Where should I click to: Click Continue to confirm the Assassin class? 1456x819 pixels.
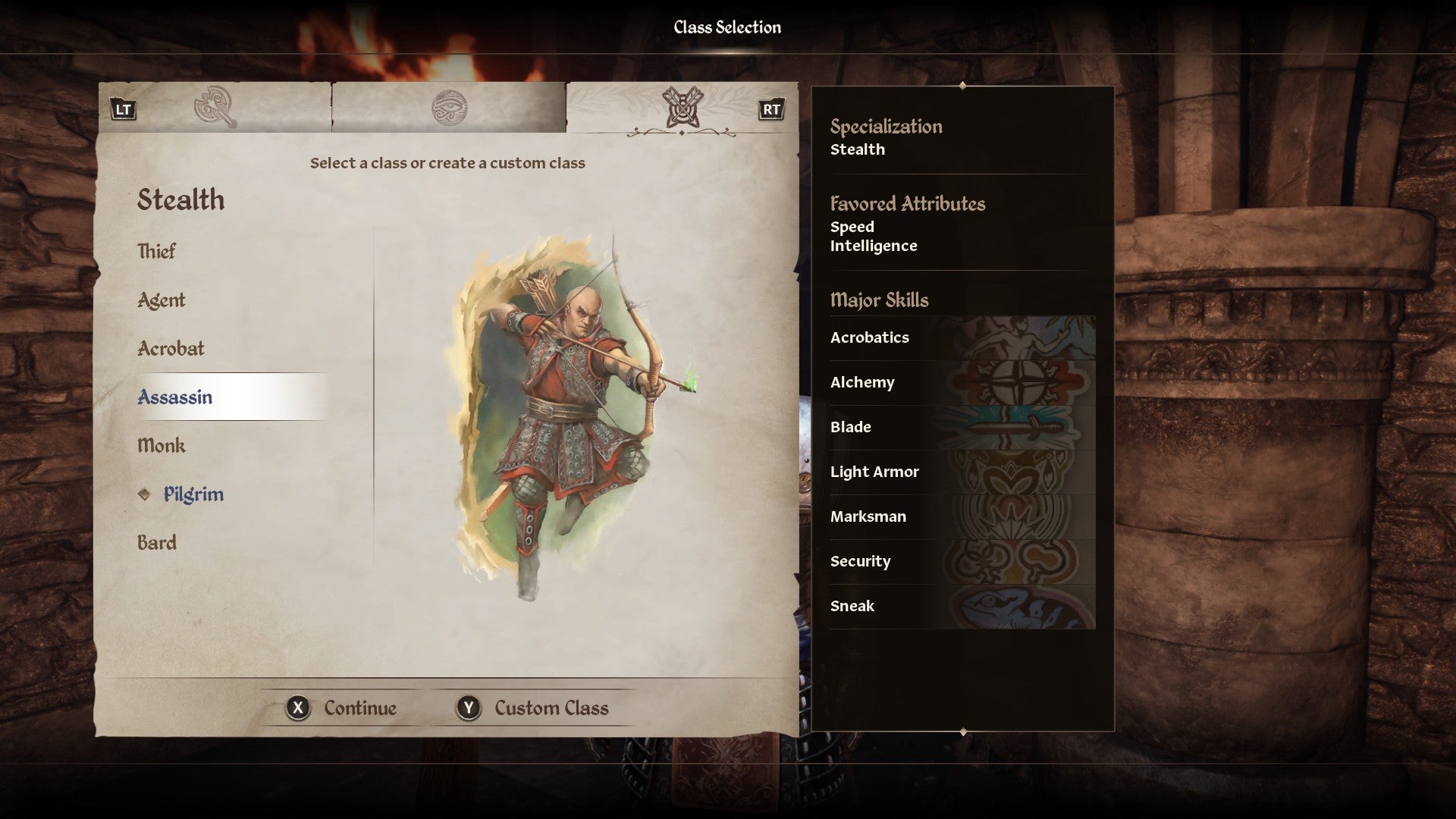point(343,708)
